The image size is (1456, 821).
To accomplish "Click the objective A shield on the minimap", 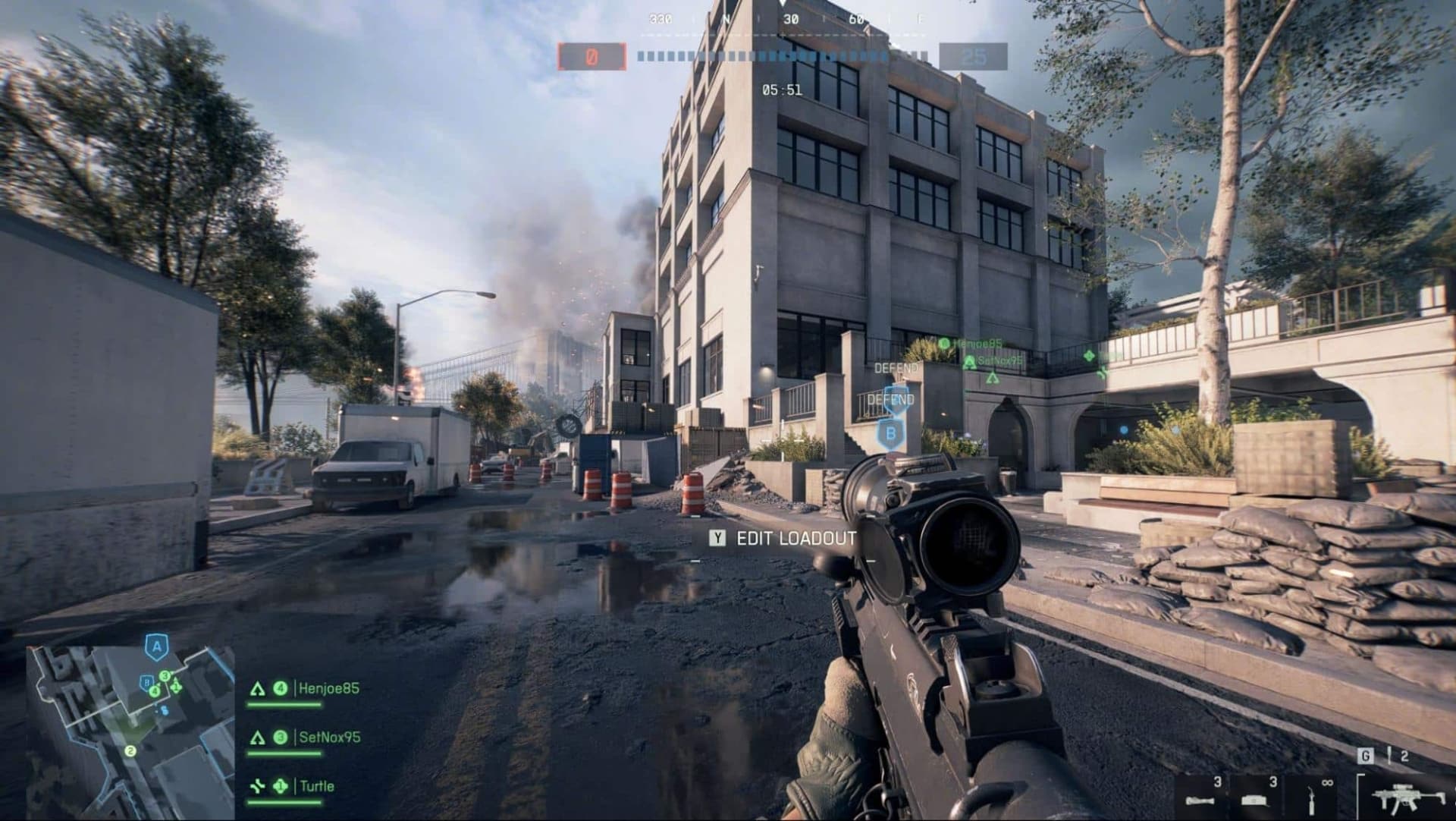I will [157, 647].
